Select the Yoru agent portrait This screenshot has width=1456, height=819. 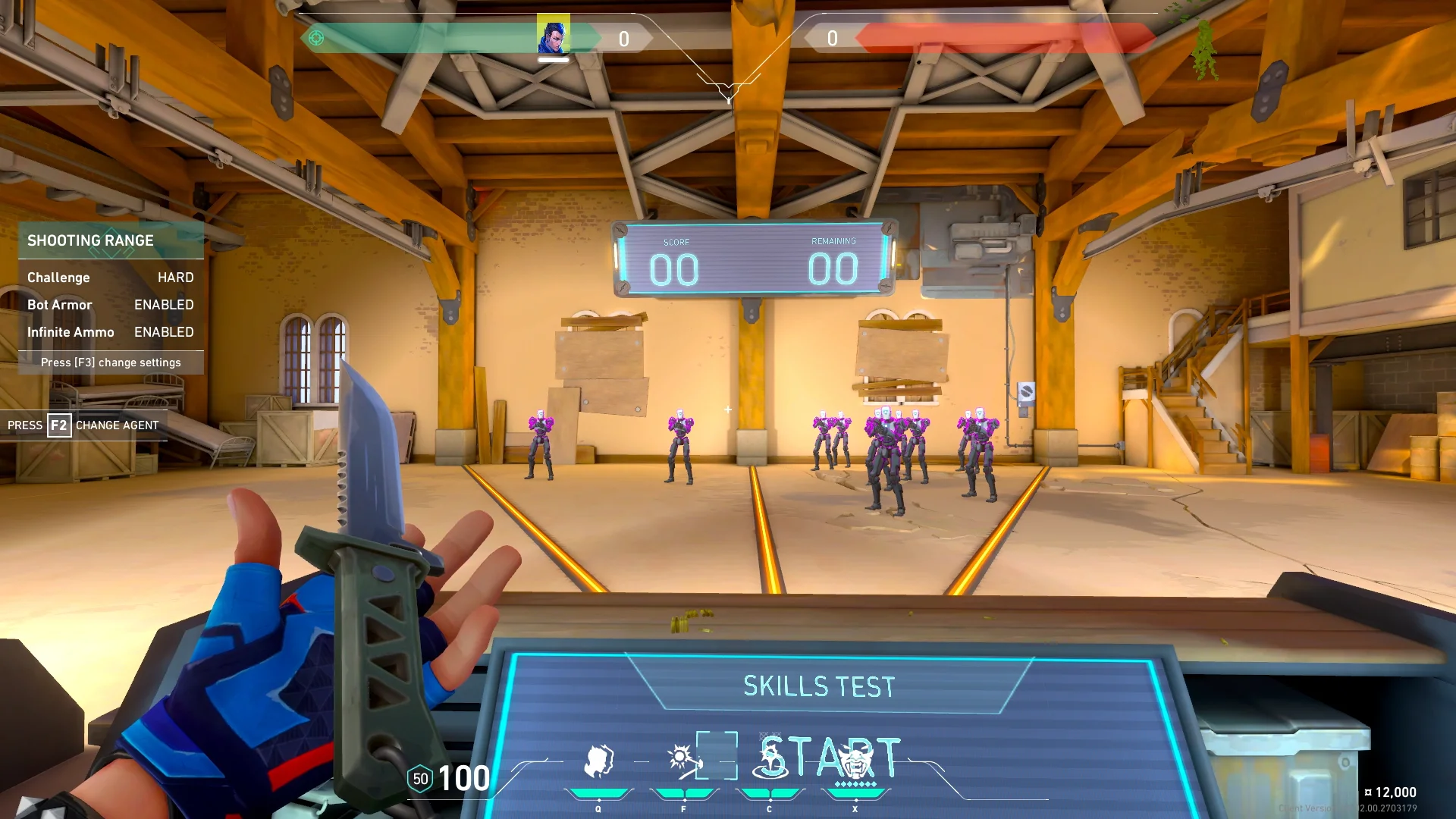click(x=554, y=35)
